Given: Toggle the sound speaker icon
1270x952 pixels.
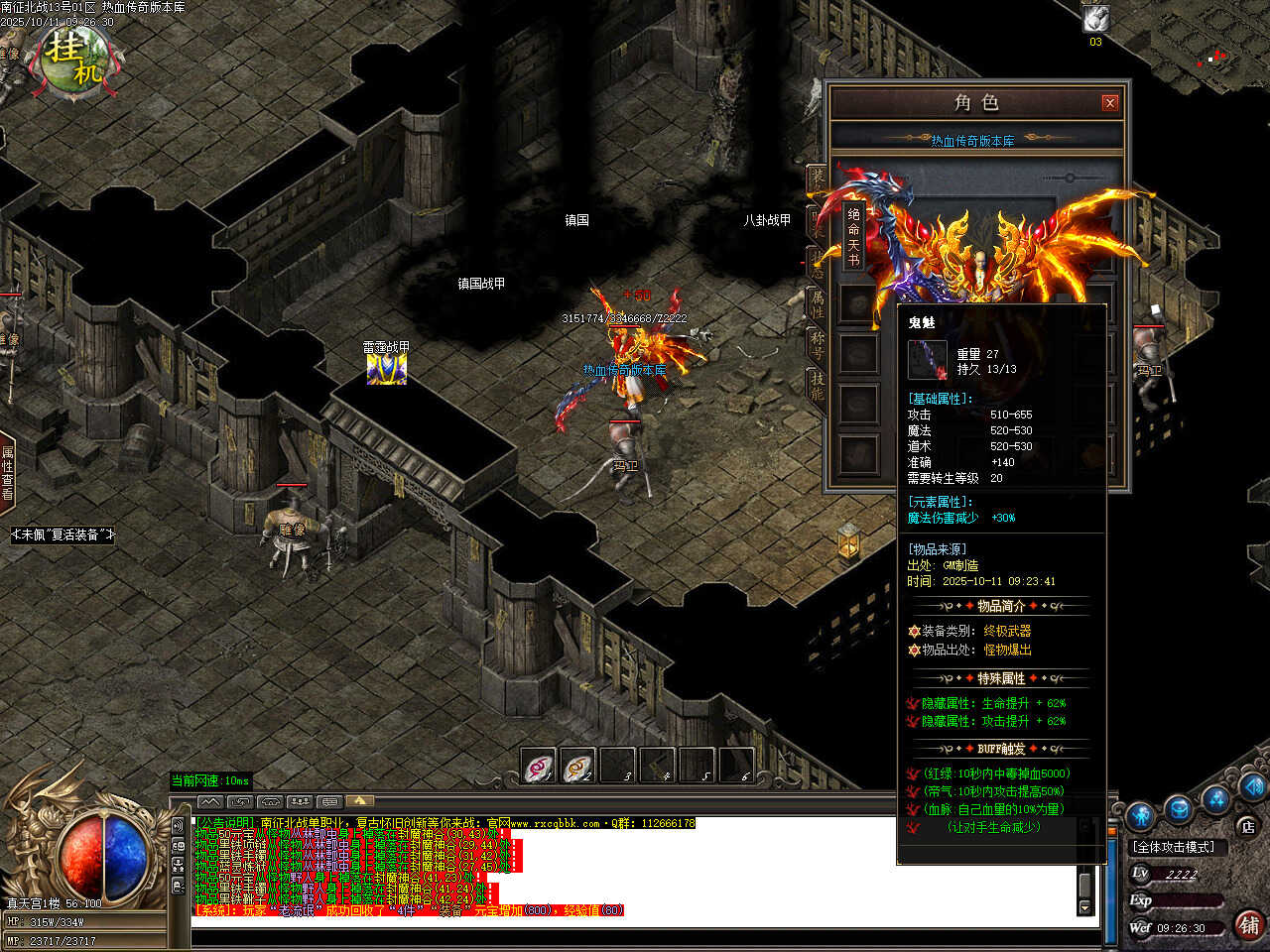Looking at the screenshot, I should pyautogui.click(x=178, y=824).
